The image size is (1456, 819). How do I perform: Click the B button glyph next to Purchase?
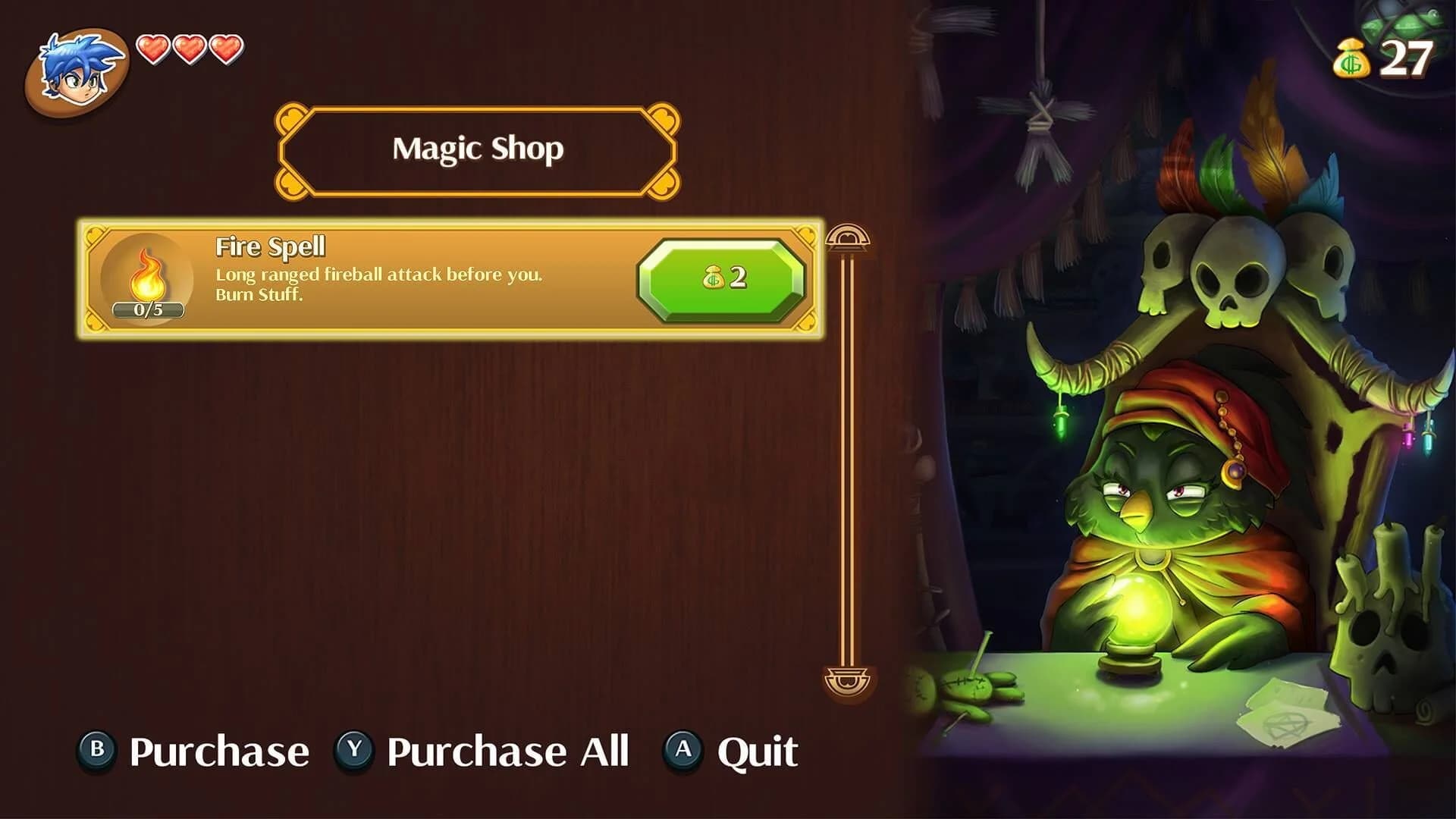99,749
